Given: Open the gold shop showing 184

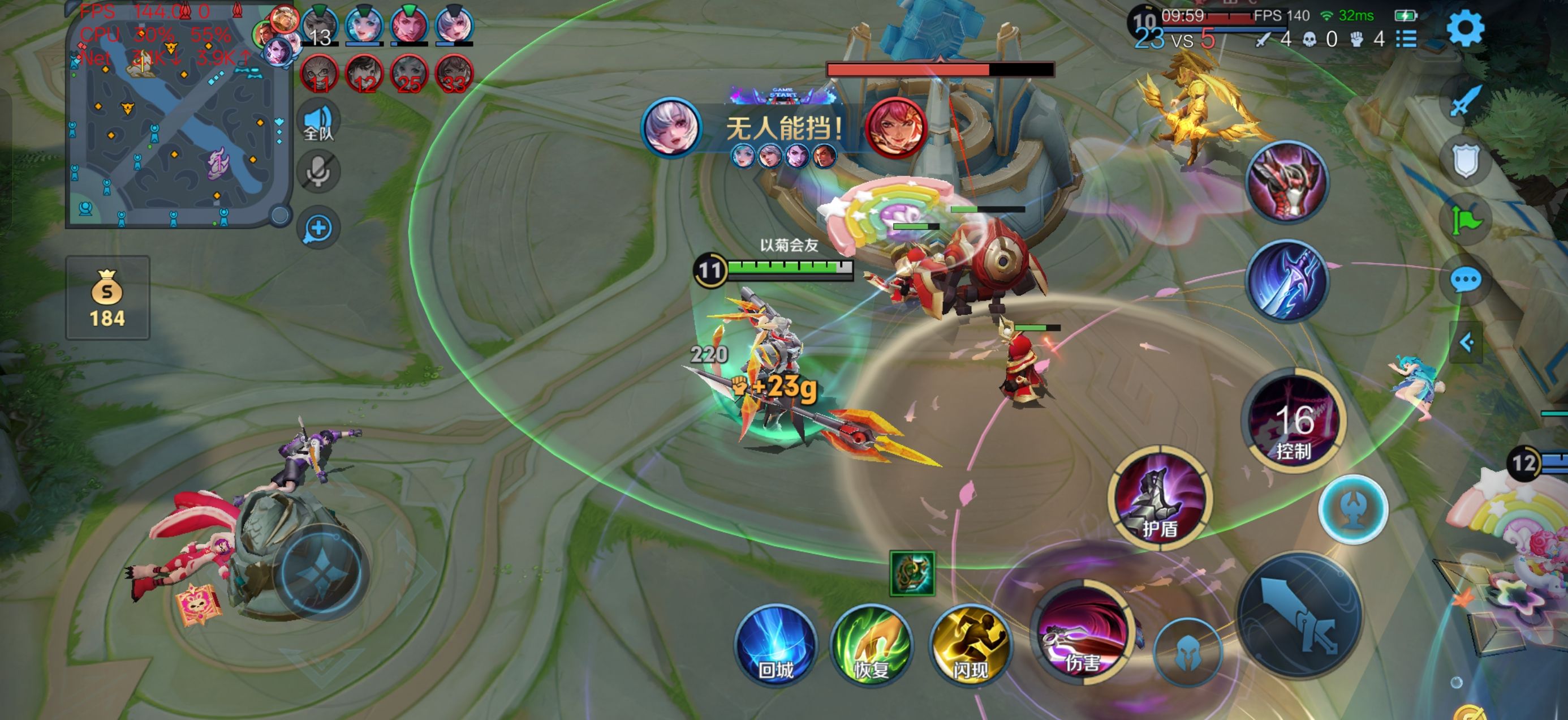Looking at the screenshot, I should (x=107, y=298).
